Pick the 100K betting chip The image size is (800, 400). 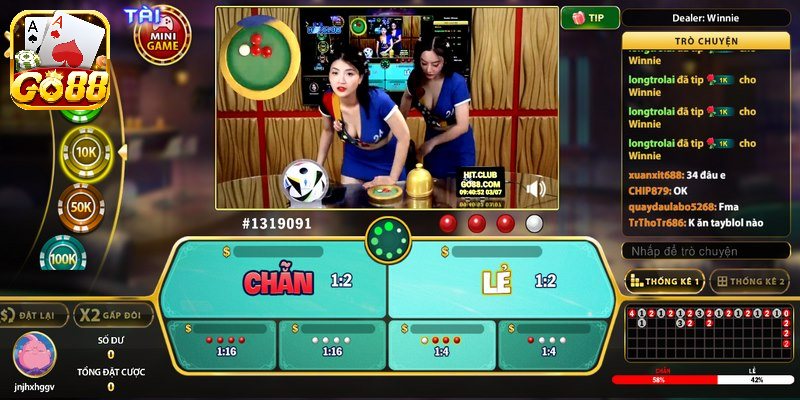(x=64, y=259)
